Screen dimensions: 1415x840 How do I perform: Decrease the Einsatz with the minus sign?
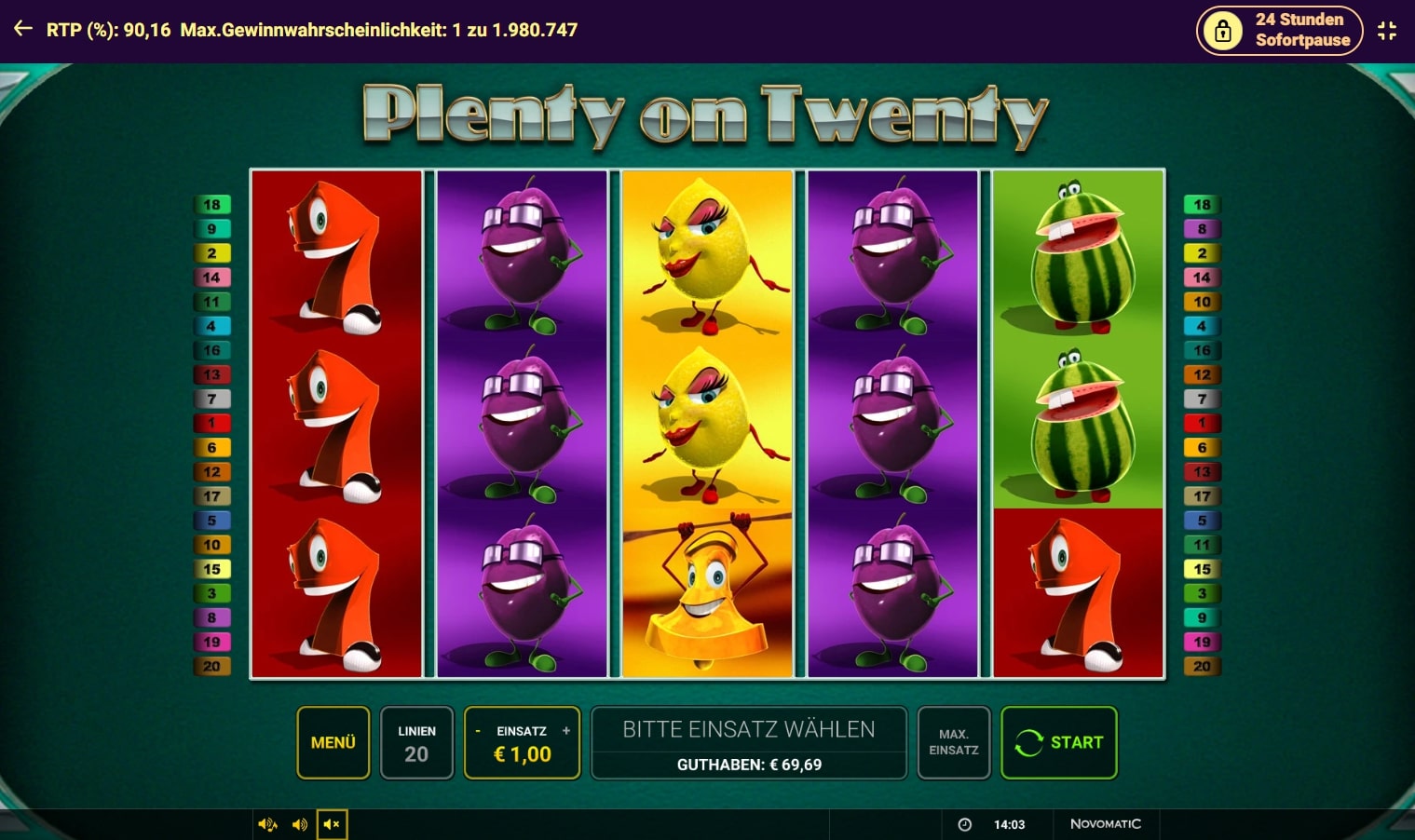point(478,731)
